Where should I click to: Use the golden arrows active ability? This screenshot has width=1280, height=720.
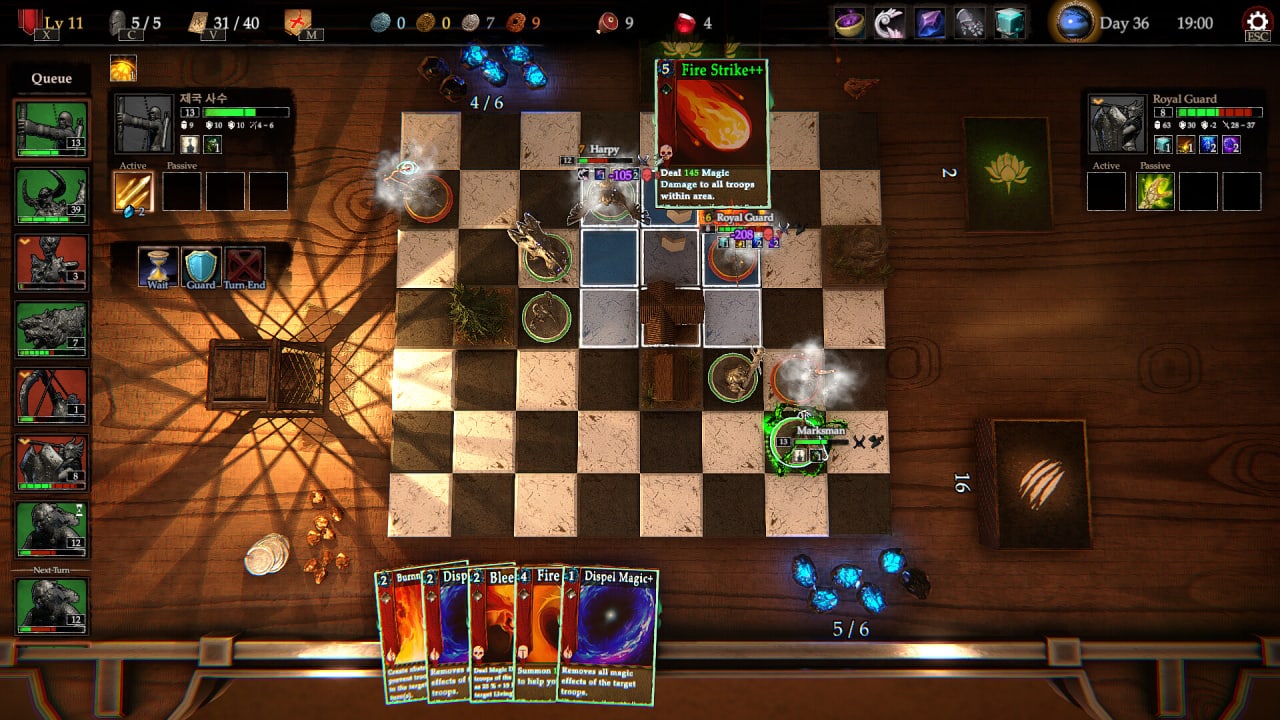[x=133, y=191]
